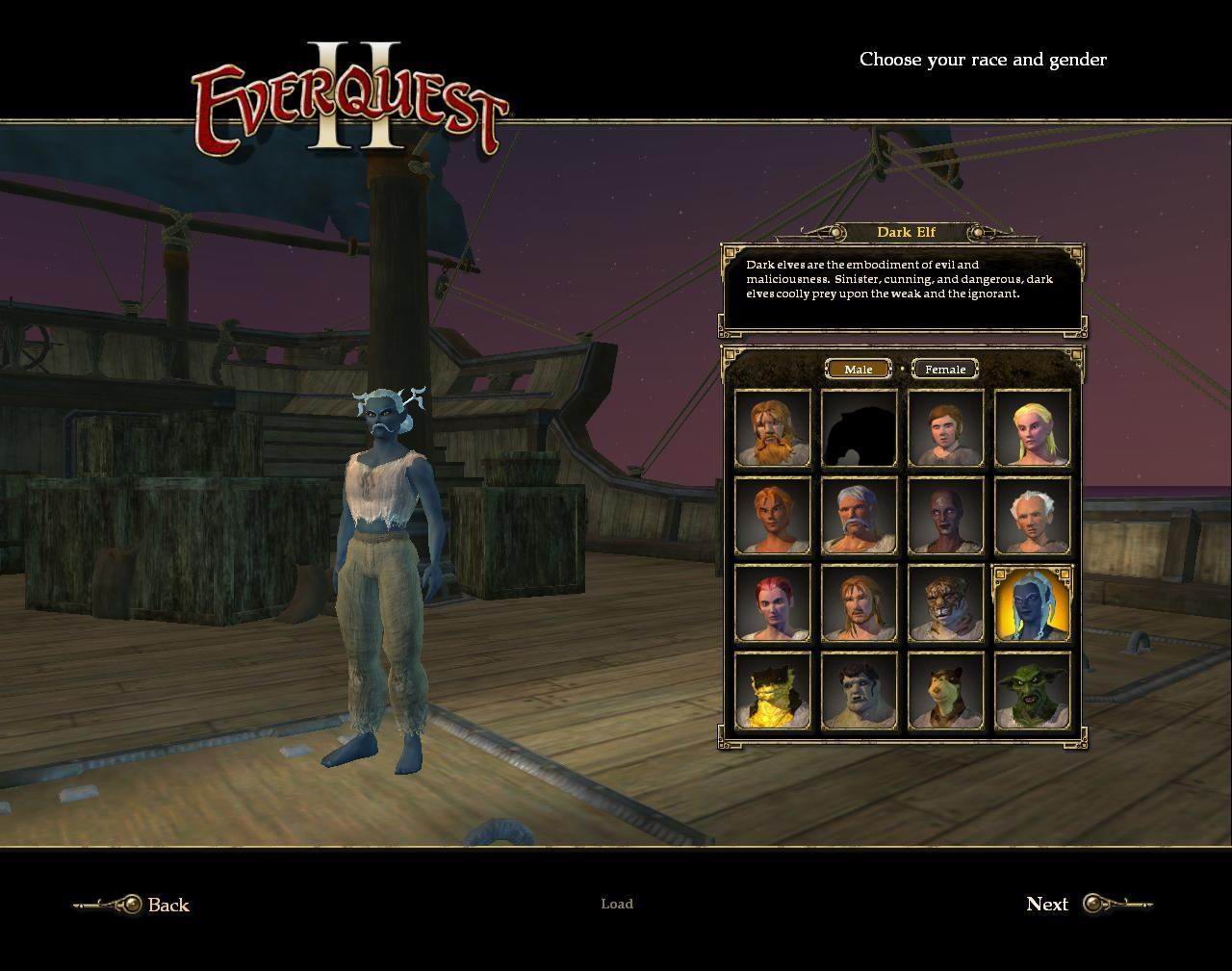Choose the long brown-haired human portrait

pos(860,603)
